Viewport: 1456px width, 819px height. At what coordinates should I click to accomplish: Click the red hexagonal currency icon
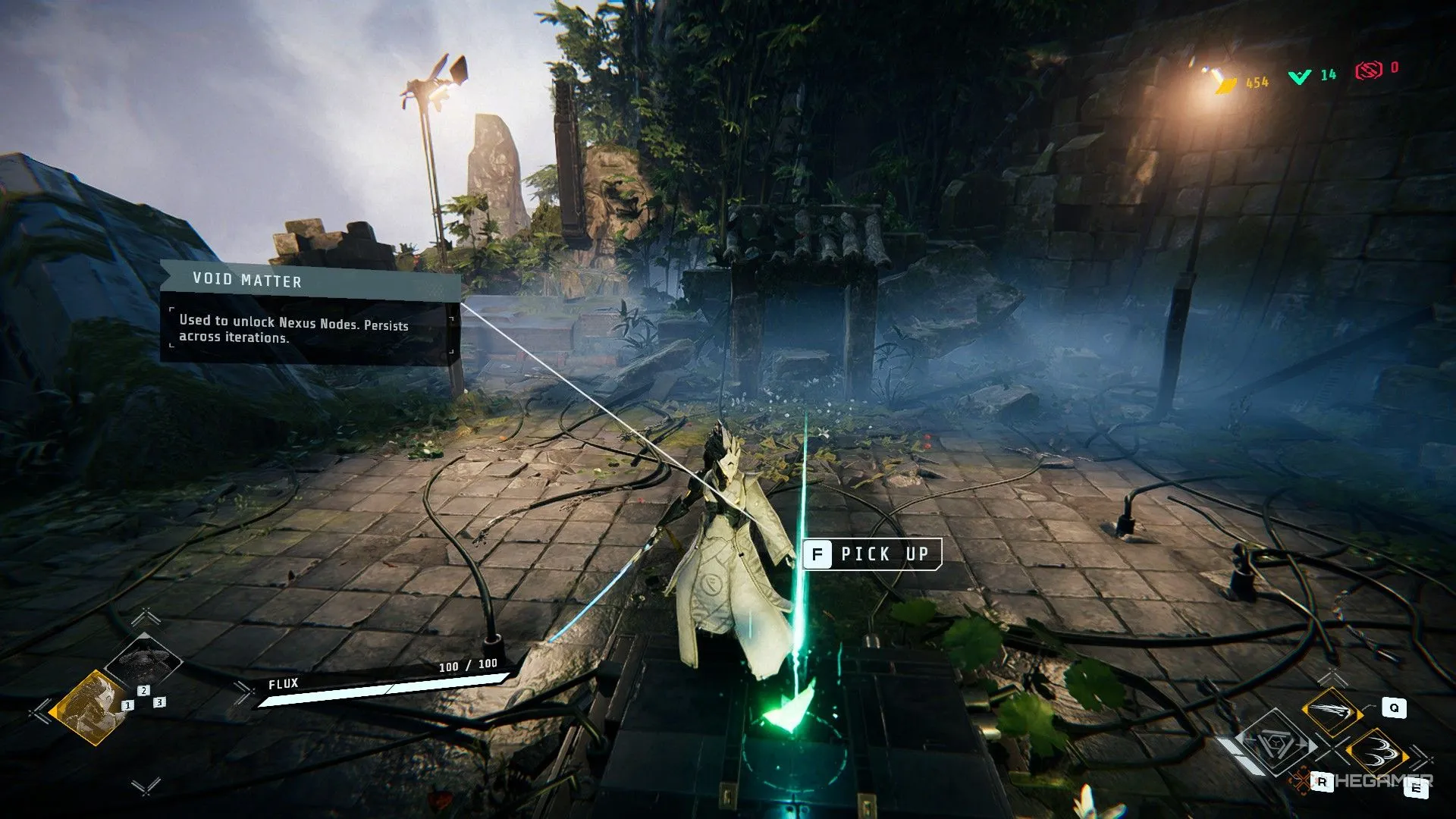click(1369, 71)
